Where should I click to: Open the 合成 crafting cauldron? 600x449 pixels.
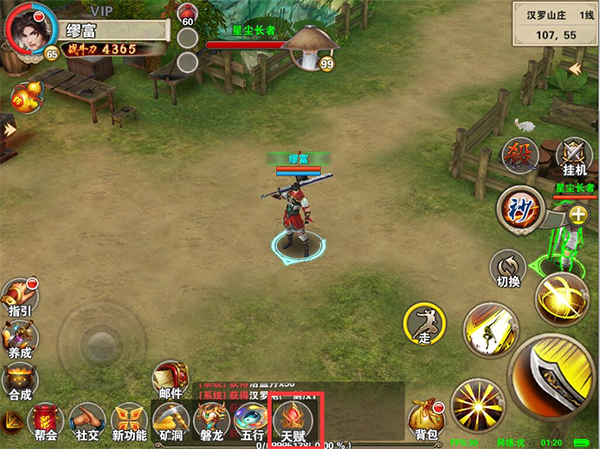coord(19,379)
